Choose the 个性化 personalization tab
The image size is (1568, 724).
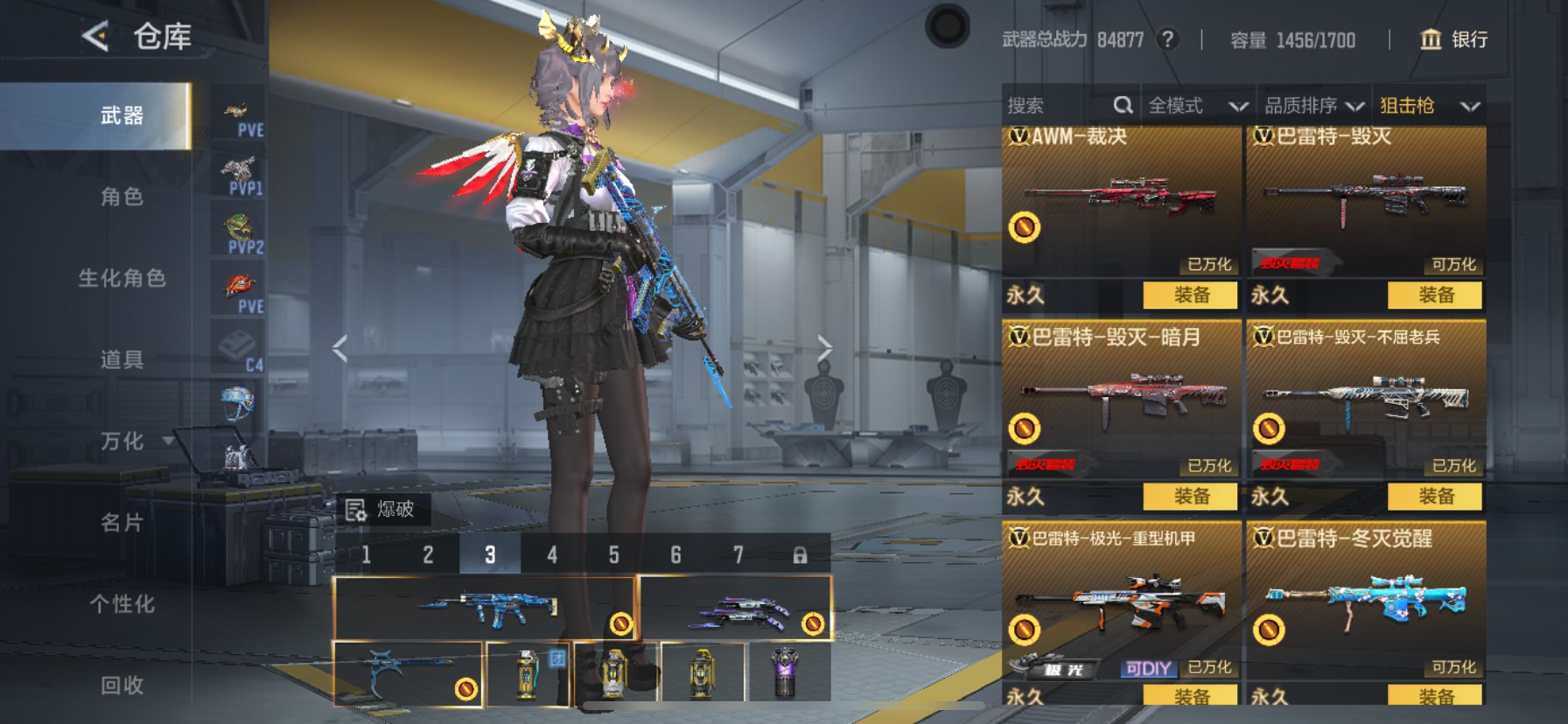pos(122,604)
